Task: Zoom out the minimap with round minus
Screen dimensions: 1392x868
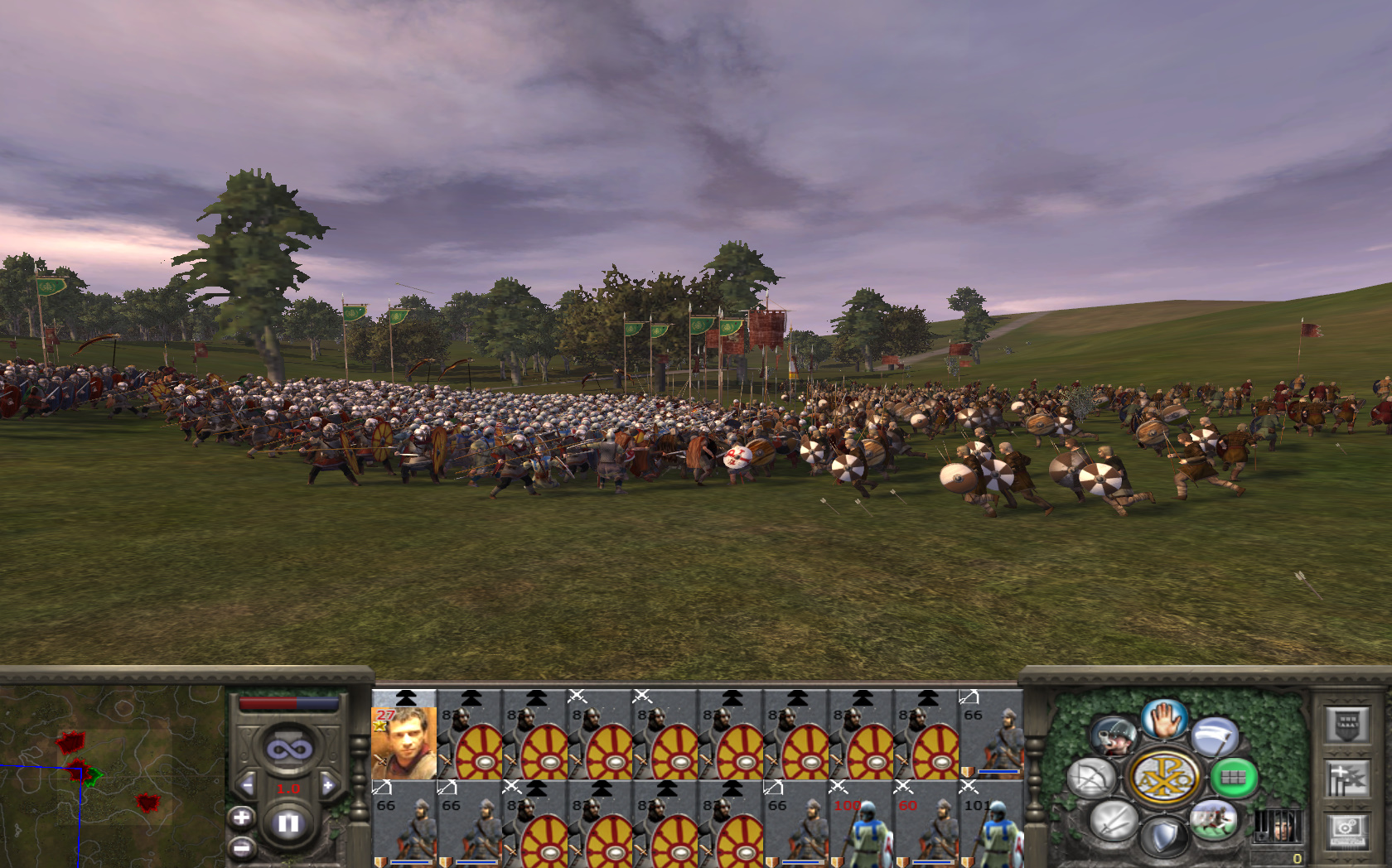Action: [241, 848]
